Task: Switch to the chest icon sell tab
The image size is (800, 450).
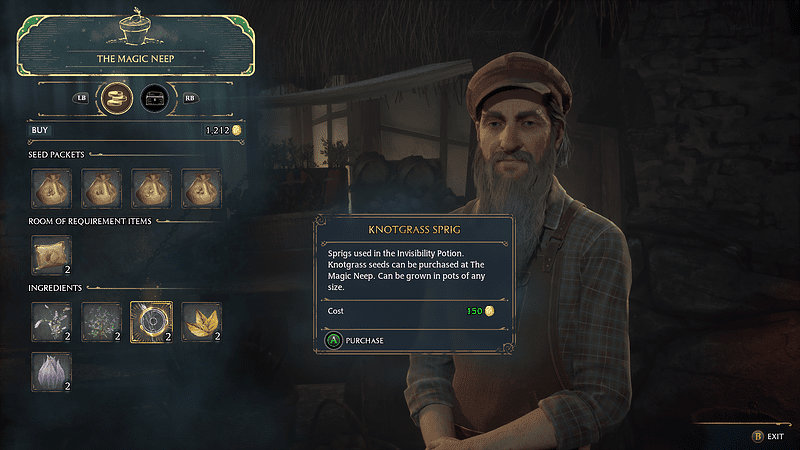Action: coord(155,98)
